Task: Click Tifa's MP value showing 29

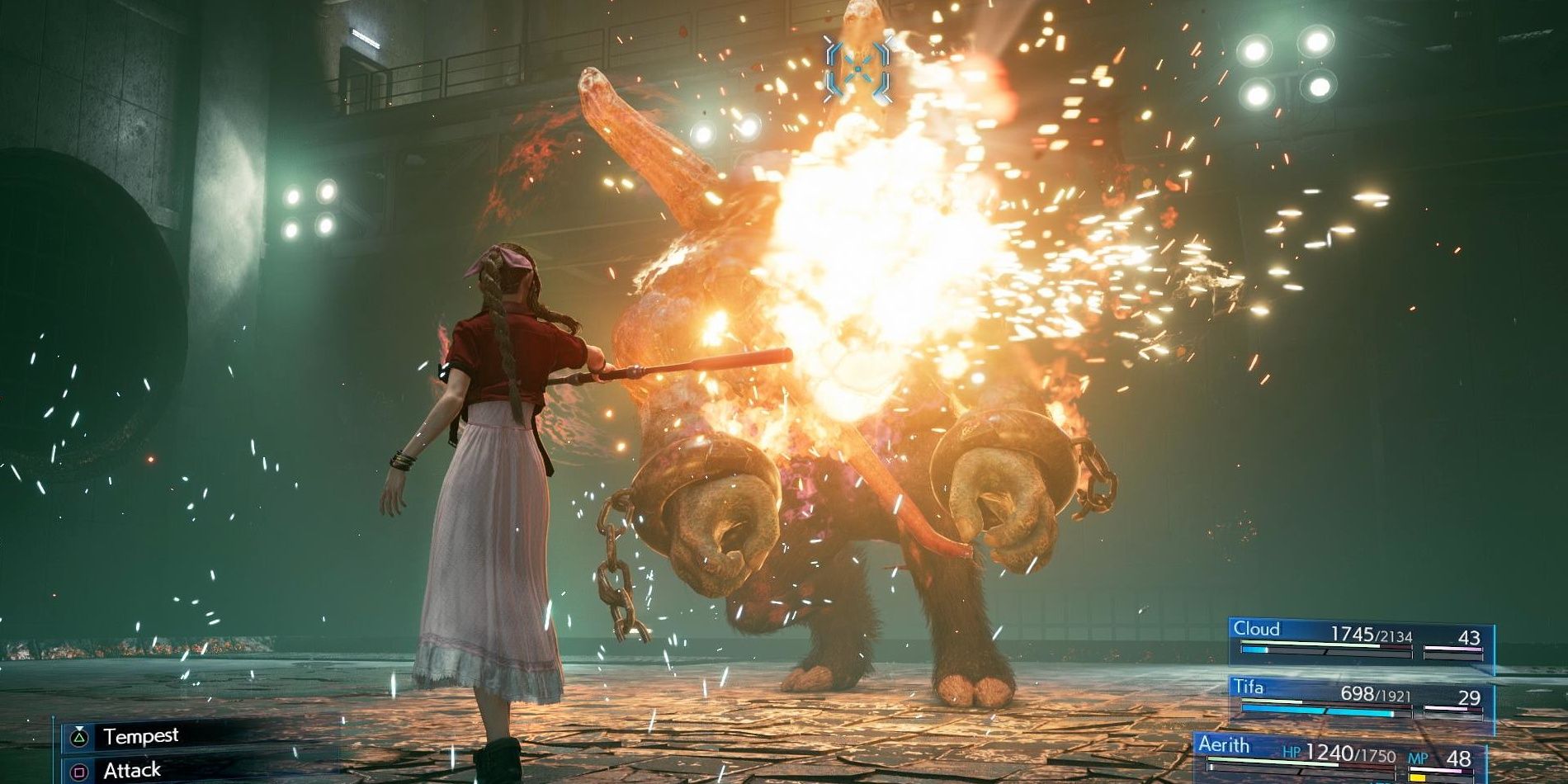Action: click(1473, 696)
